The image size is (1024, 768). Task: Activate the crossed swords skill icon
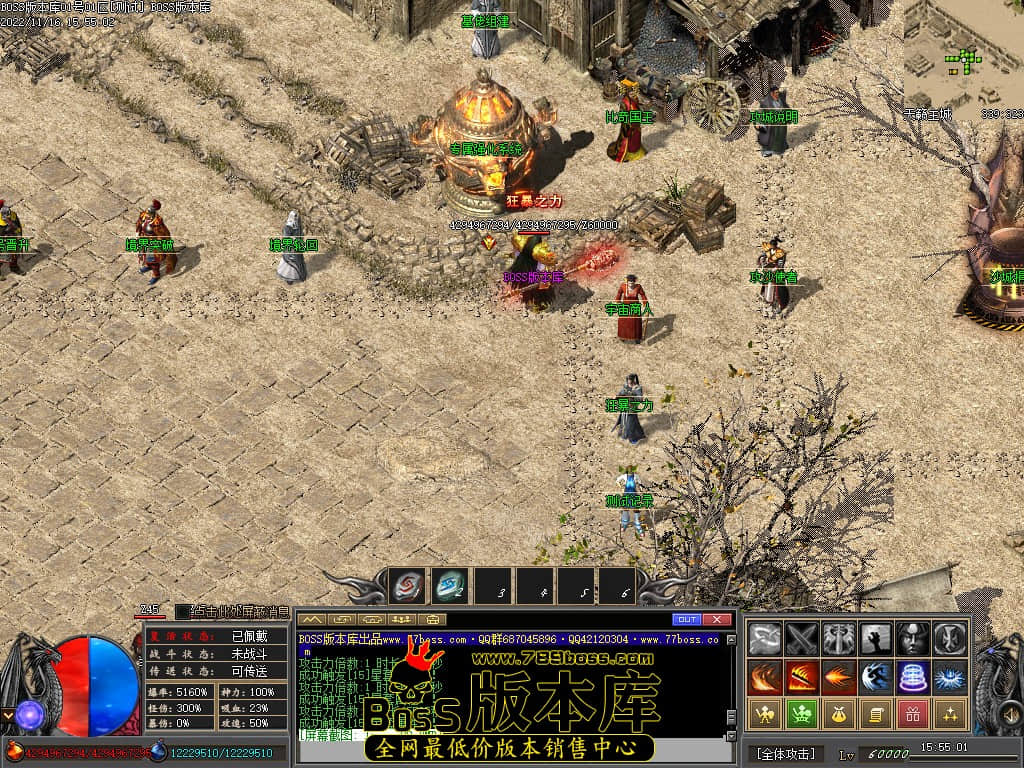pyautogui.click(x=802, y=638)
